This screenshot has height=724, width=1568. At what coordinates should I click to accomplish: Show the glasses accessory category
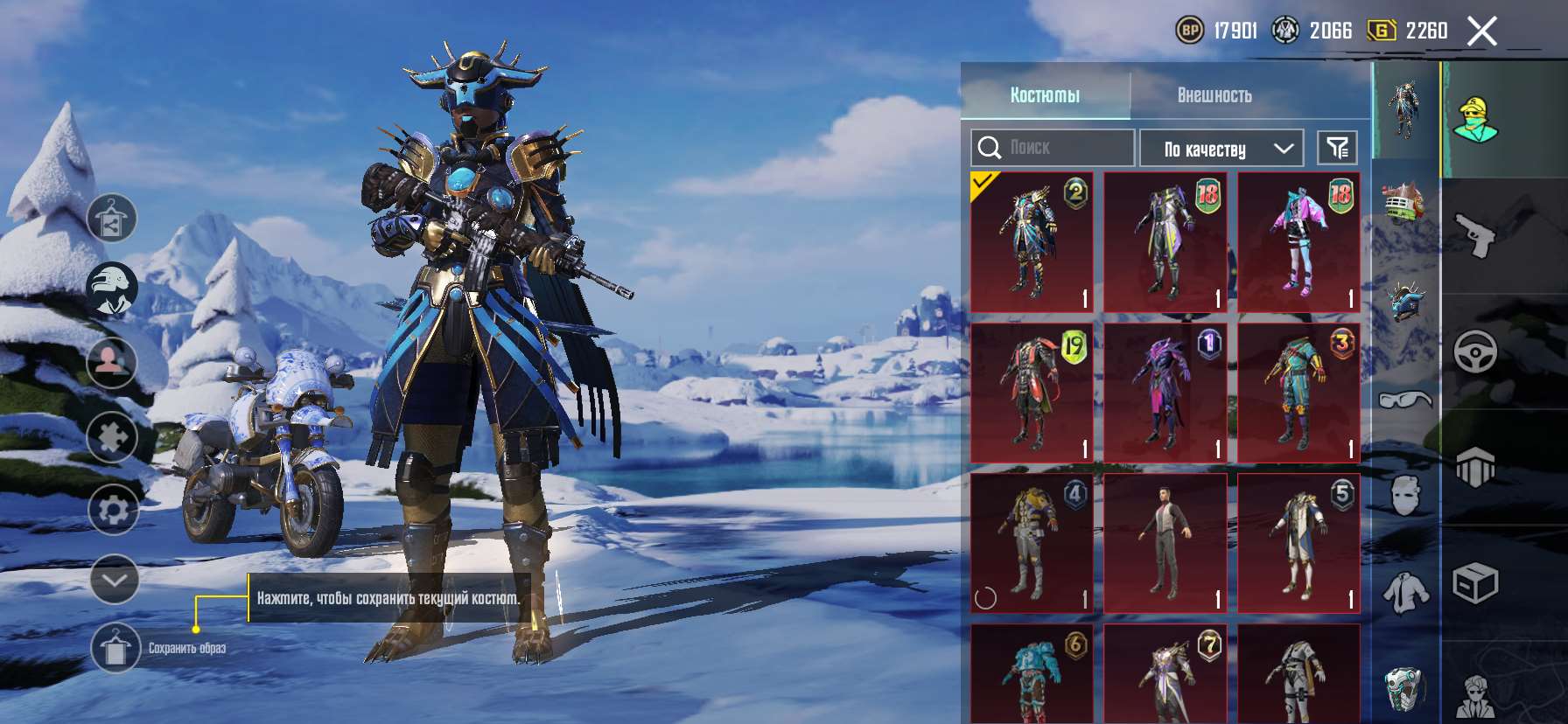click(1405, 400)
